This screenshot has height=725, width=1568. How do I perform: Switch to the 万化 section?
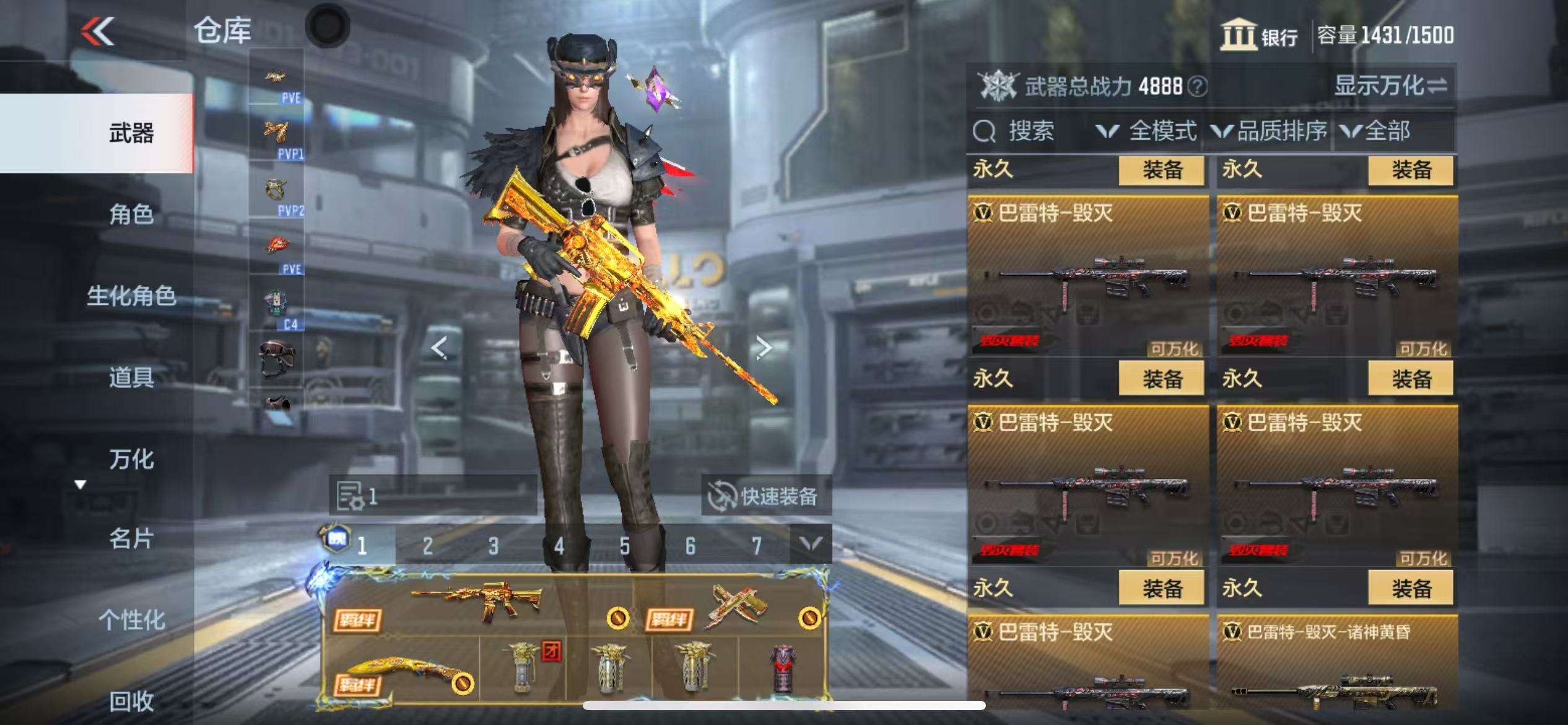(x=131, y=459)
